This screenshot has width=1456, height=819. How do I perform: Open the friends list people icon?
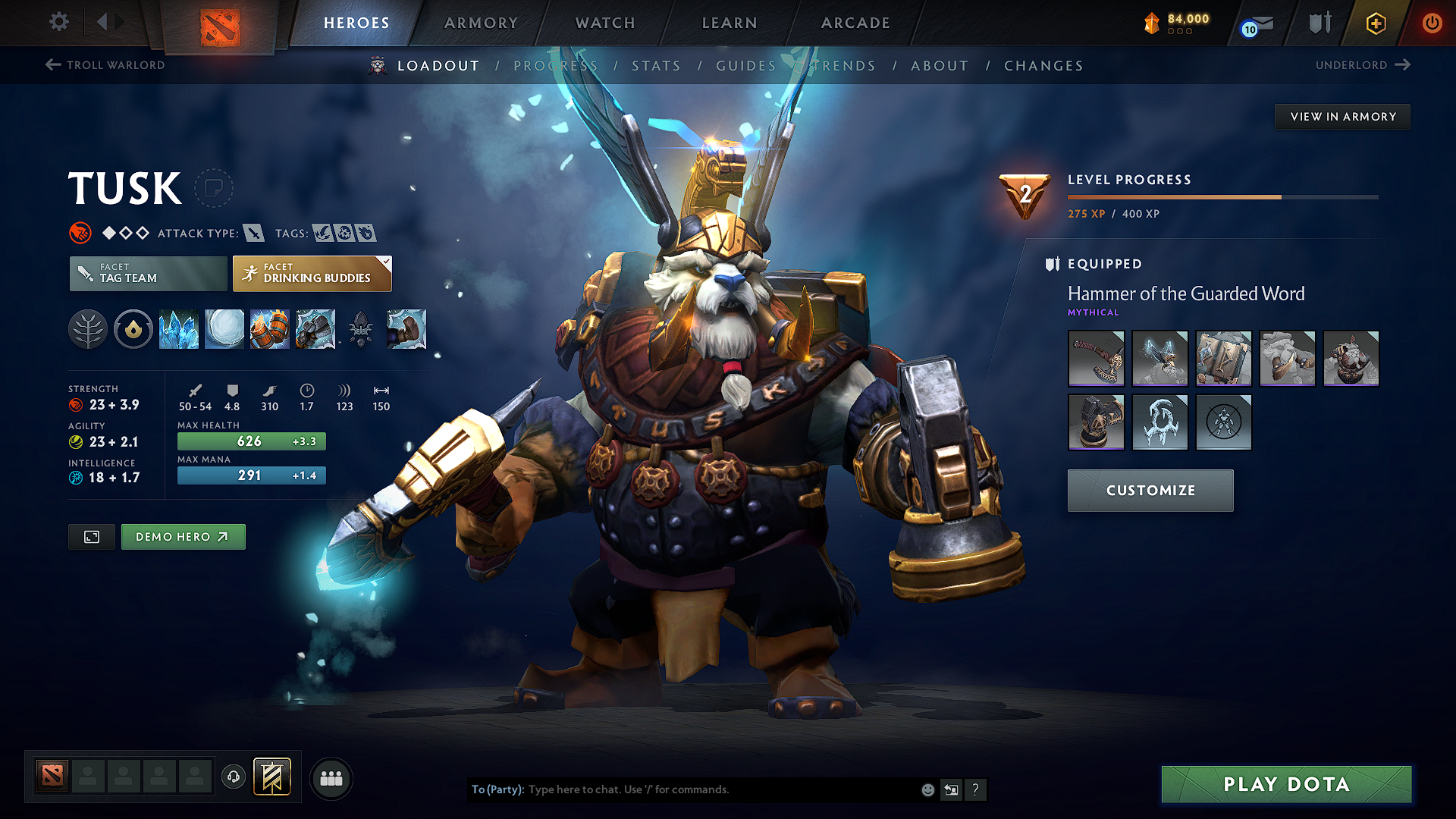tap(331, 777)
